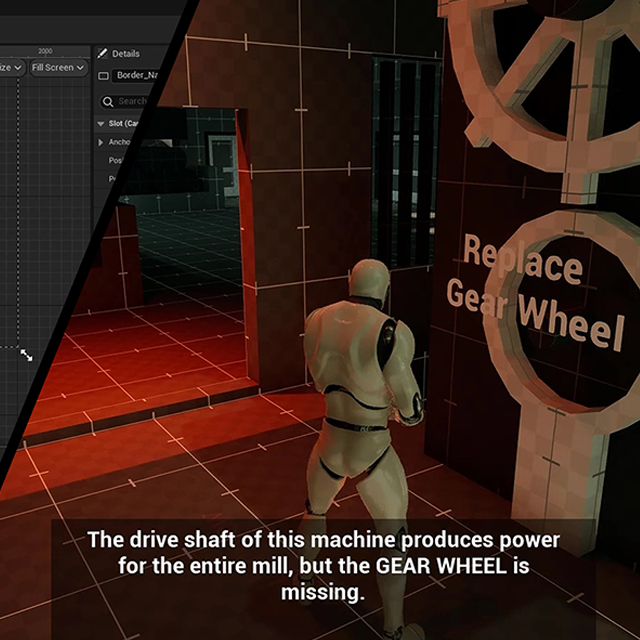Click the Border name field
The image size is (640, 640).
[x=136, y=75]
